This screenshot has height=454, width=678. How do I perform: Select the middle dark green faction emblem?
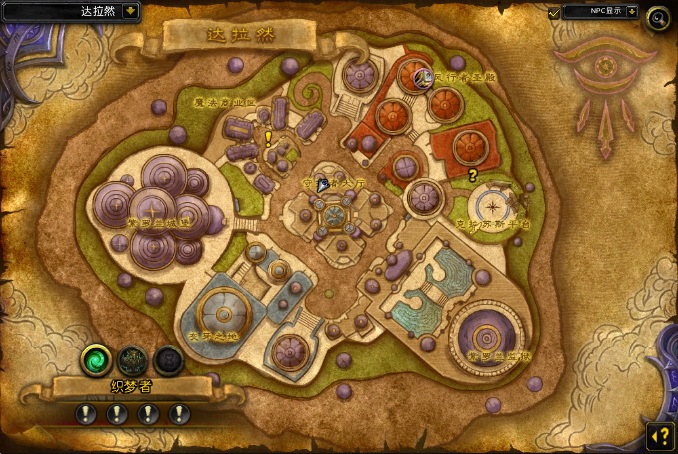[132, 360]
